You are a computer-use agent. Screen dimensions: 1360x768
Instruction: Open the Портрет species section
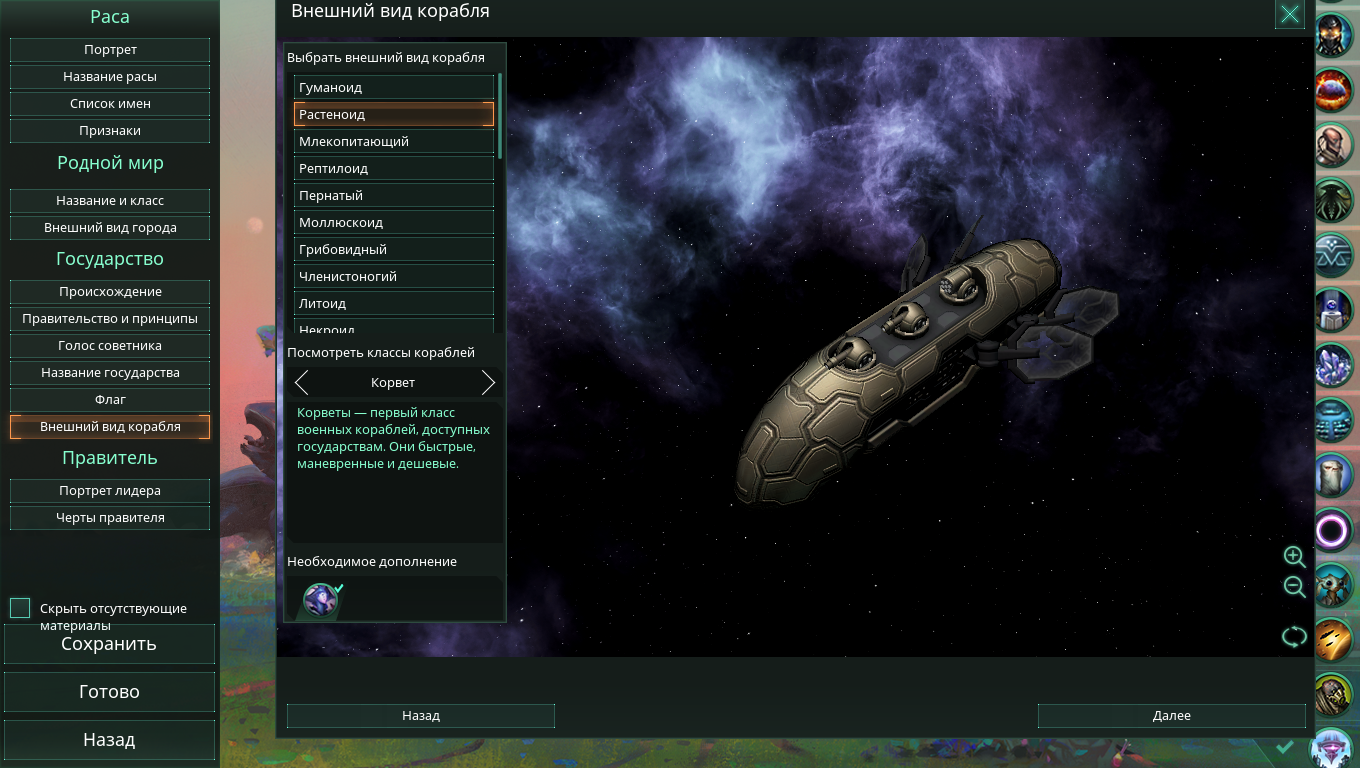point(110,50)
